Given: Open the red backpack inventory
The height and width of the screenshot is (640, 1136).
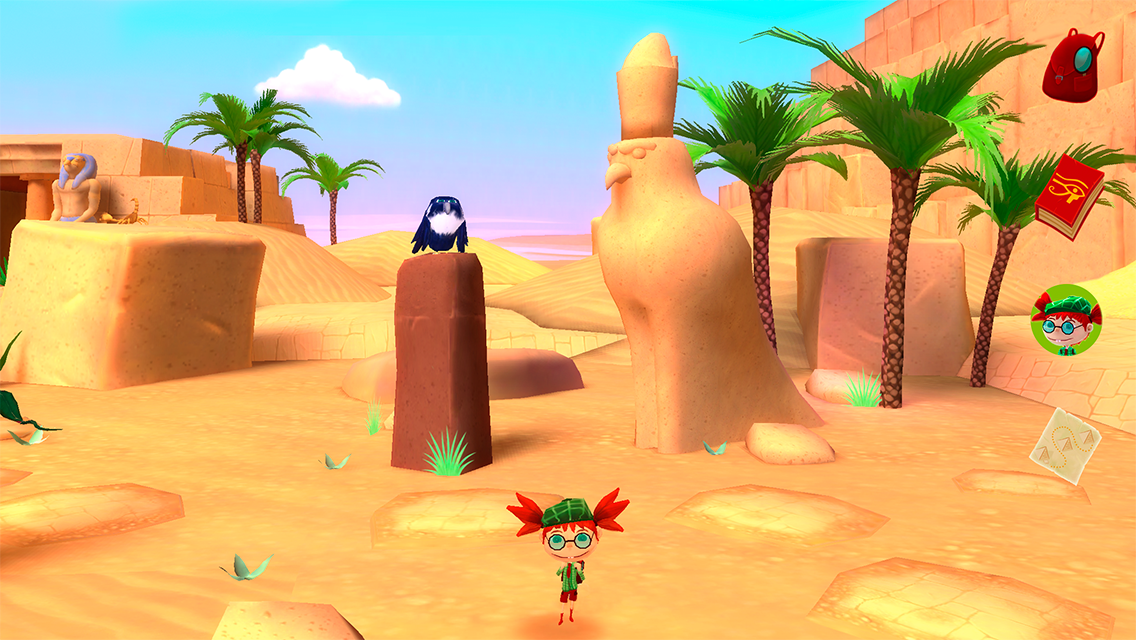Looking at the screenshot, I should [x=1073, y=65].
